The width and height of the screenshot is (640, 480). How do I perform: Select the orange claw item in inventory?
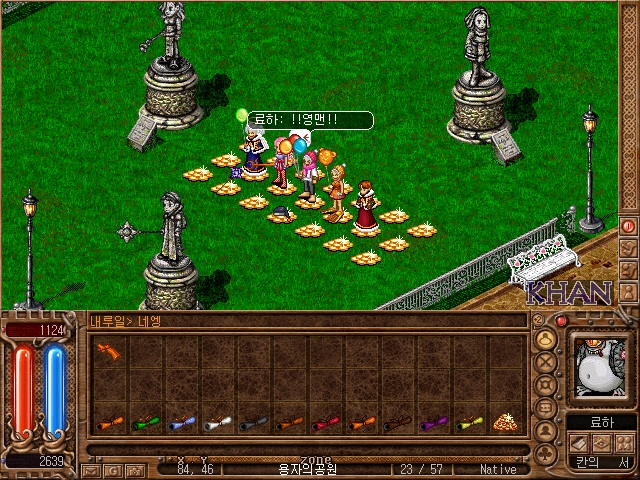pos(107,352)
